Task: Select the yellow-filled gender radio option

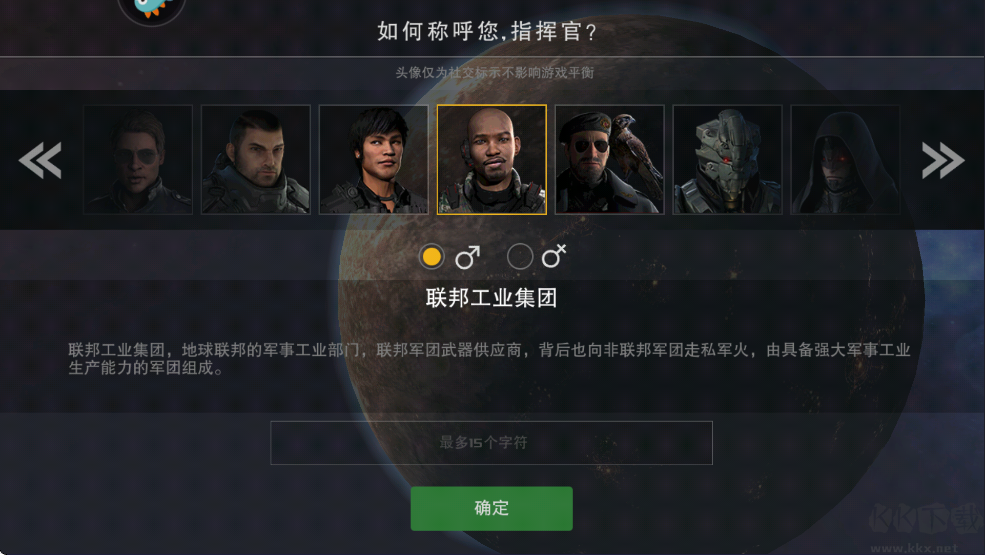Action: pos(432,257)
